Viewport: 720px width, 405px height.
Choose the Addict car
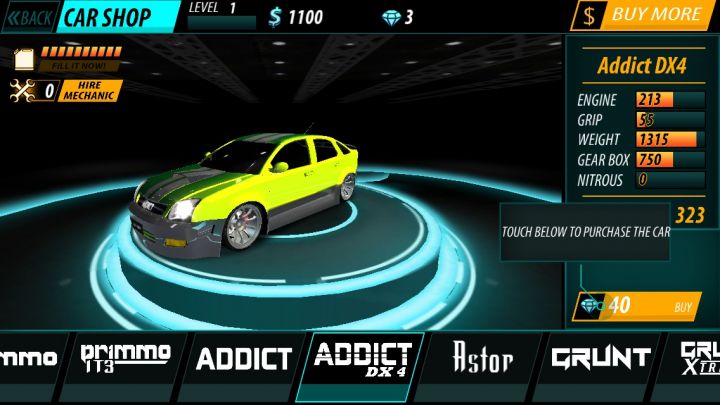coord(243,358)
